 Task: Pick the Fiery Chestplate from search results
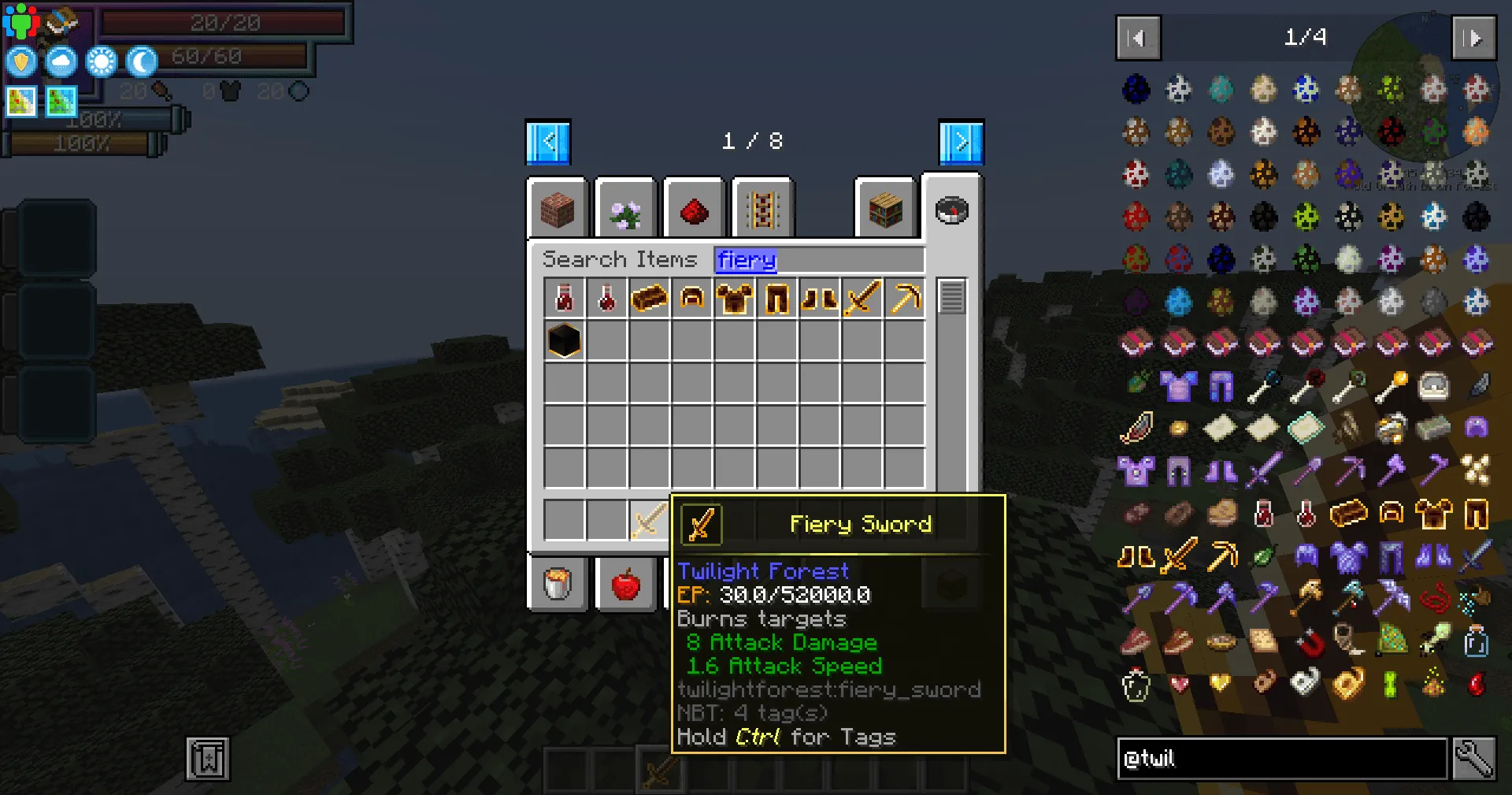tap(734, 298)
